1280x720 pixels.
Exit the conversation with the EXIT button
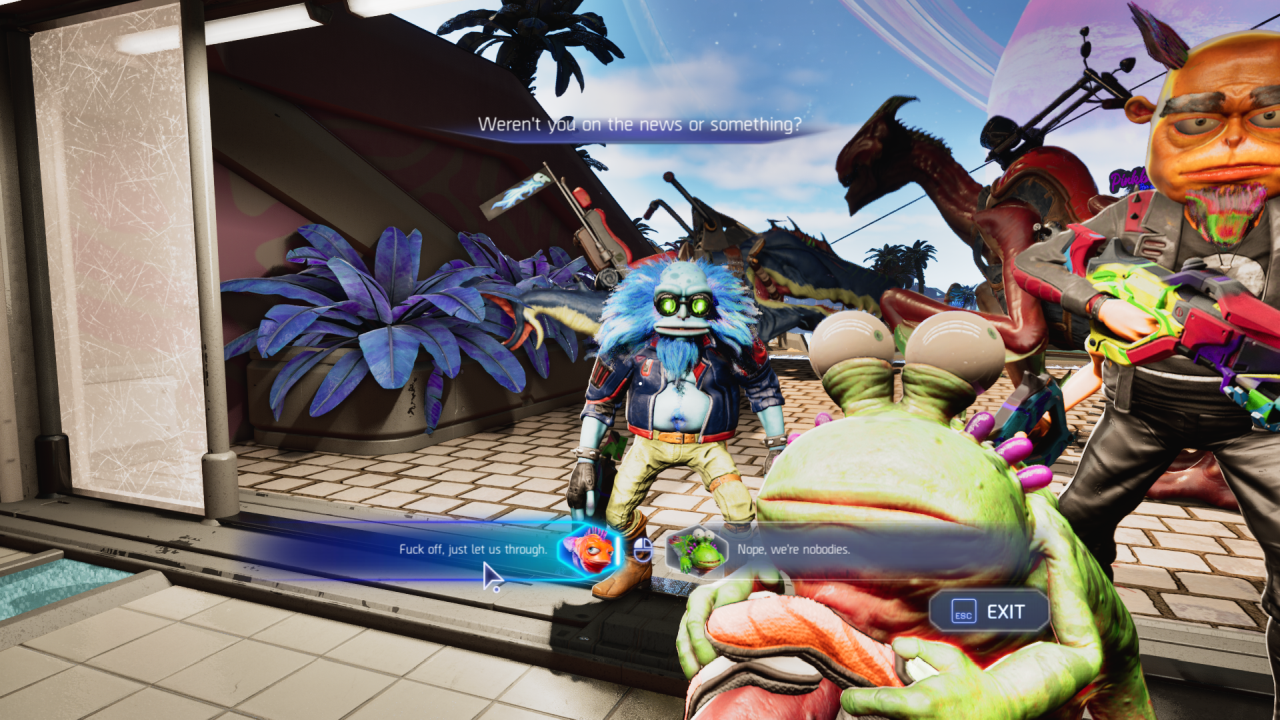coord(990,611)
